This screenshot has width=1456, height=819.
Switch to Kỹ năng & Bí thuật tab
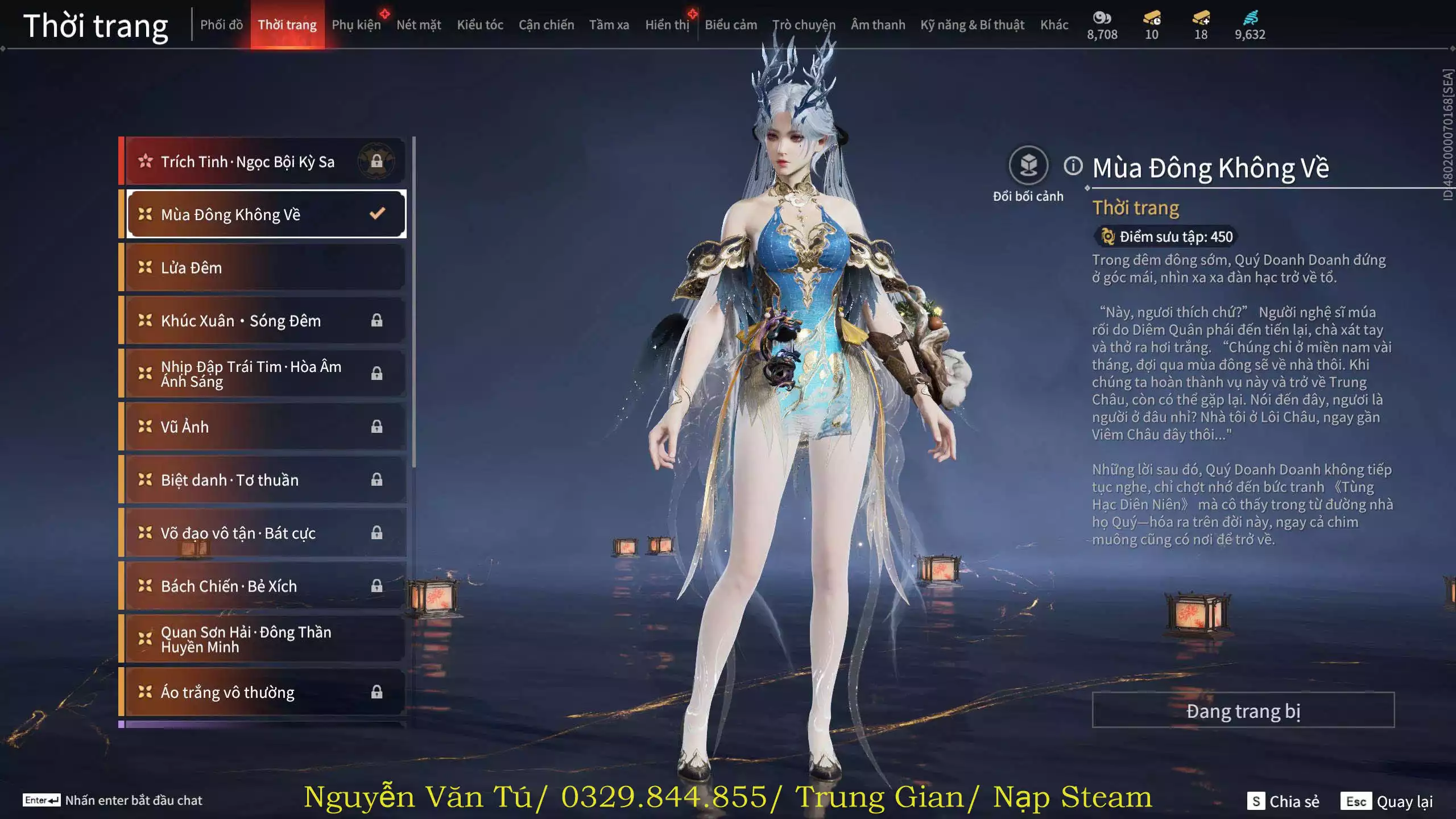(x=972, y=25)
